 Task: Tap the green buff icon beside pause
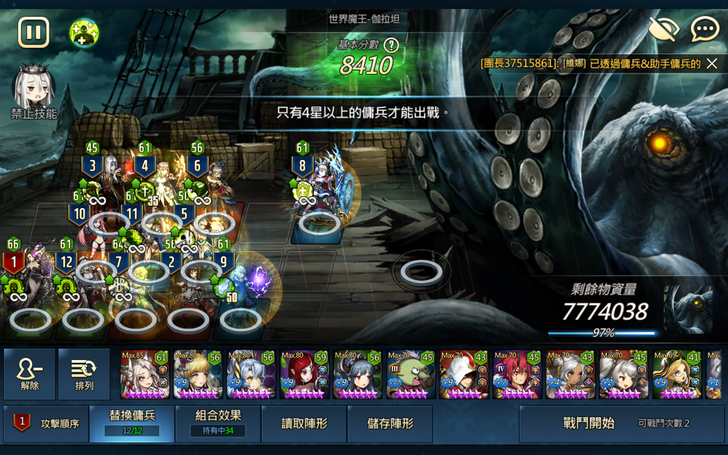pos(84,33)
